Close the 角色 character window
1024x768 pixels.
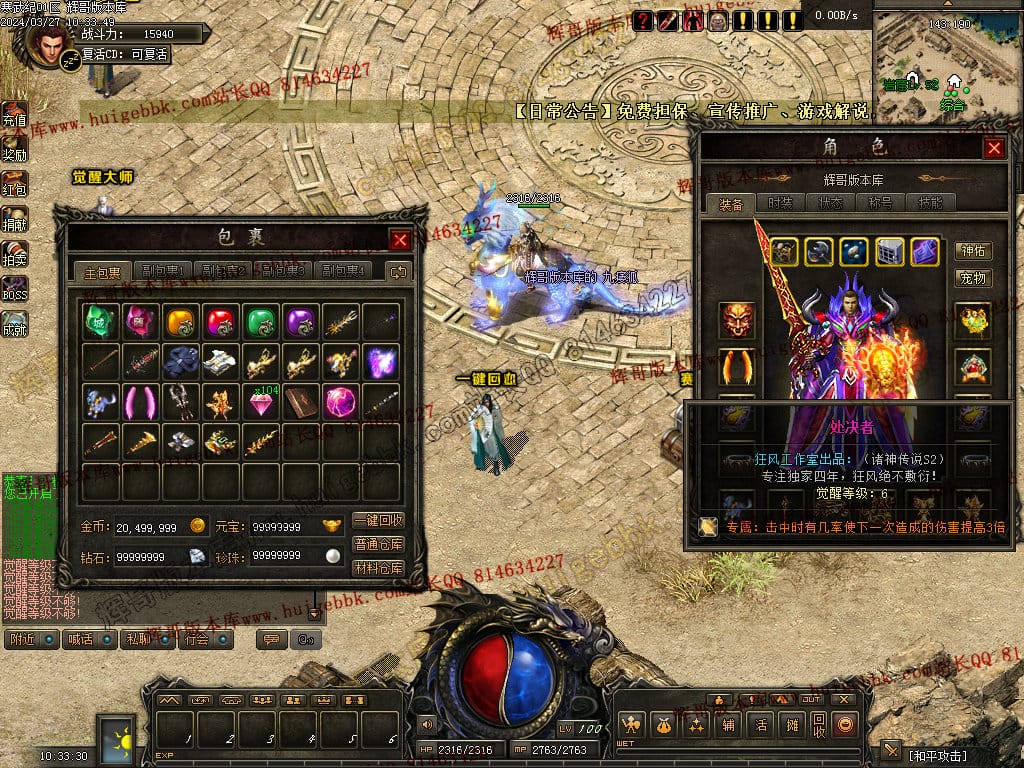(x=994, y=149)
